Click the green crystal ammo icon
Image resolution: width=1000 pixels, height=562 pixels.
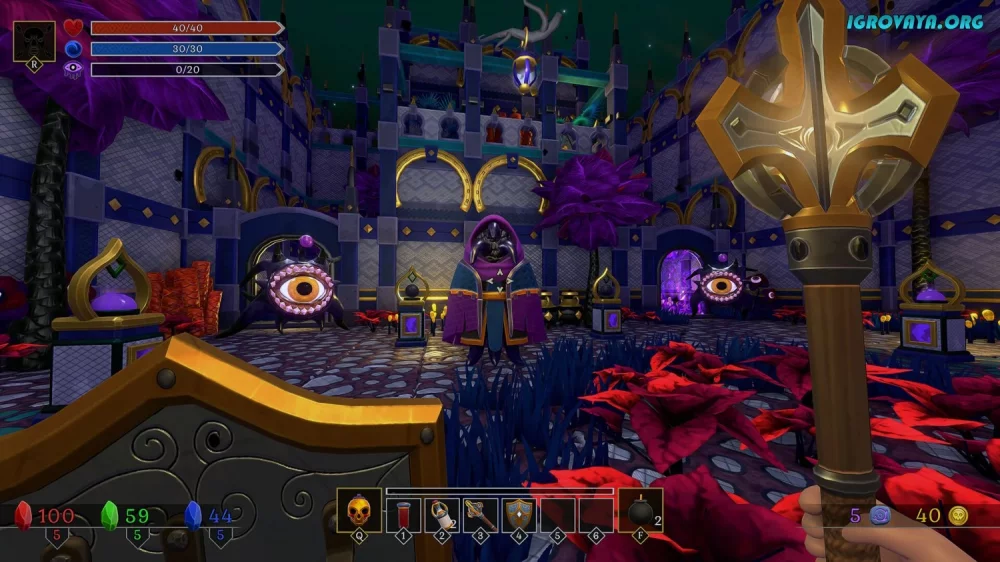[x=110, y=516]
